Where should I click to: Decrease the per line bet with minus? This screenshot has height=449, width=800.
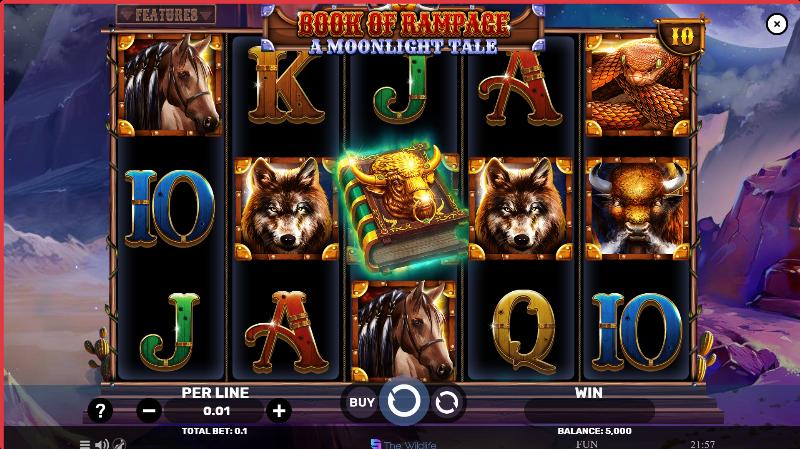tap(148, 410)
